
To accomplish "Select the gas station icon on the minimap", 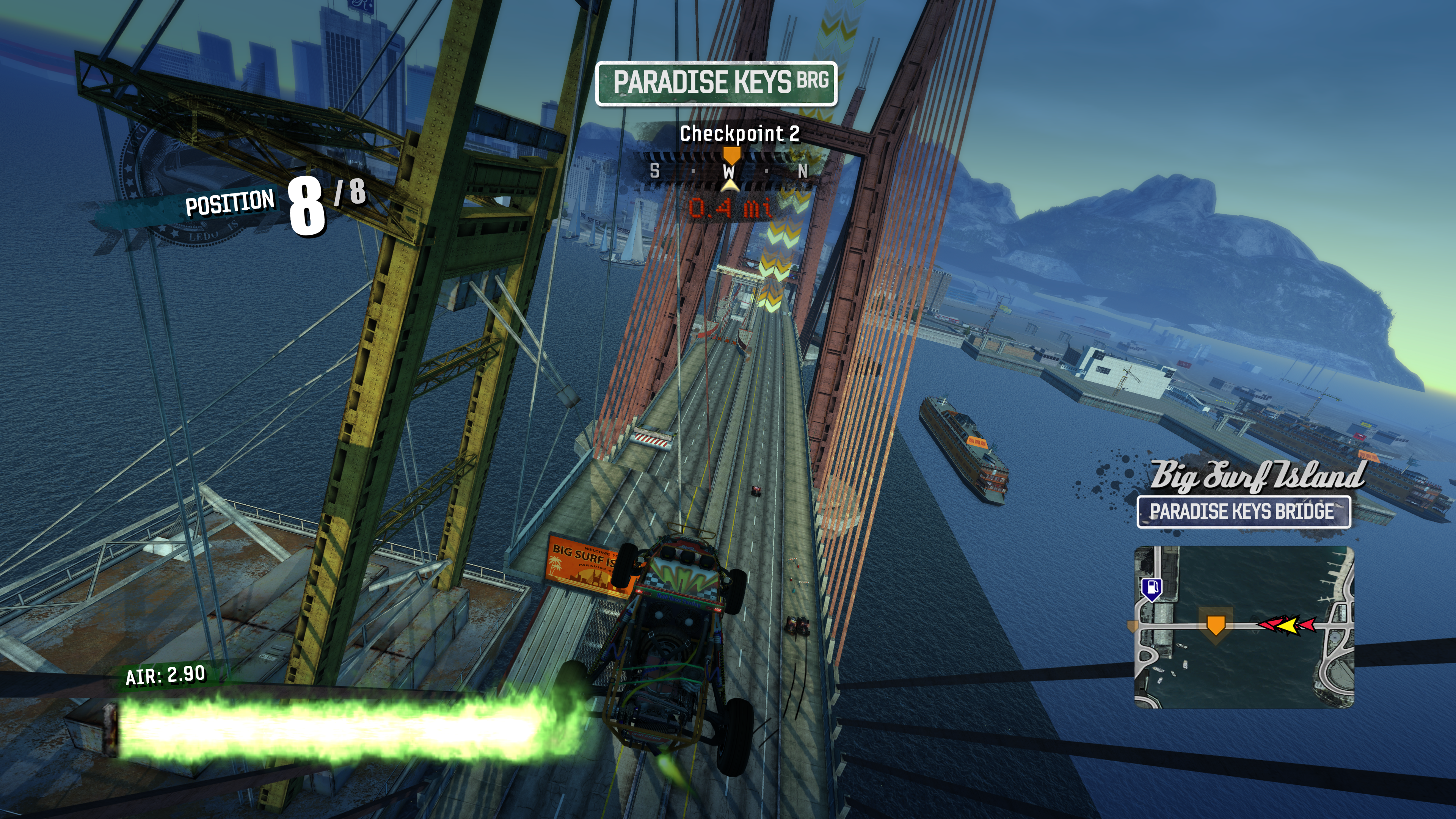I will click(1152, 588).
